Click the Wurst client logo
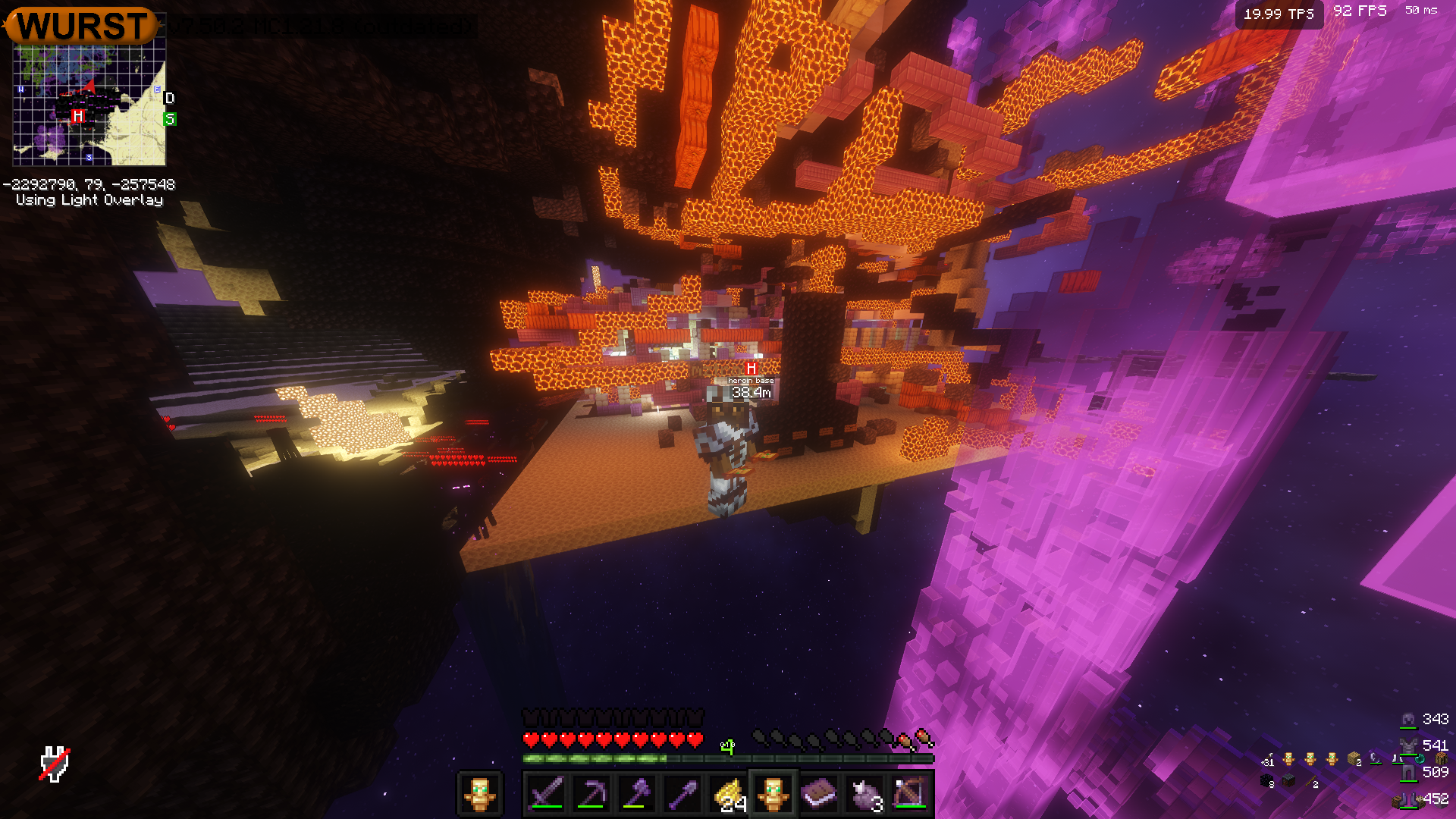Viewport: 1456px width, 819px height. tap(82, 26)
